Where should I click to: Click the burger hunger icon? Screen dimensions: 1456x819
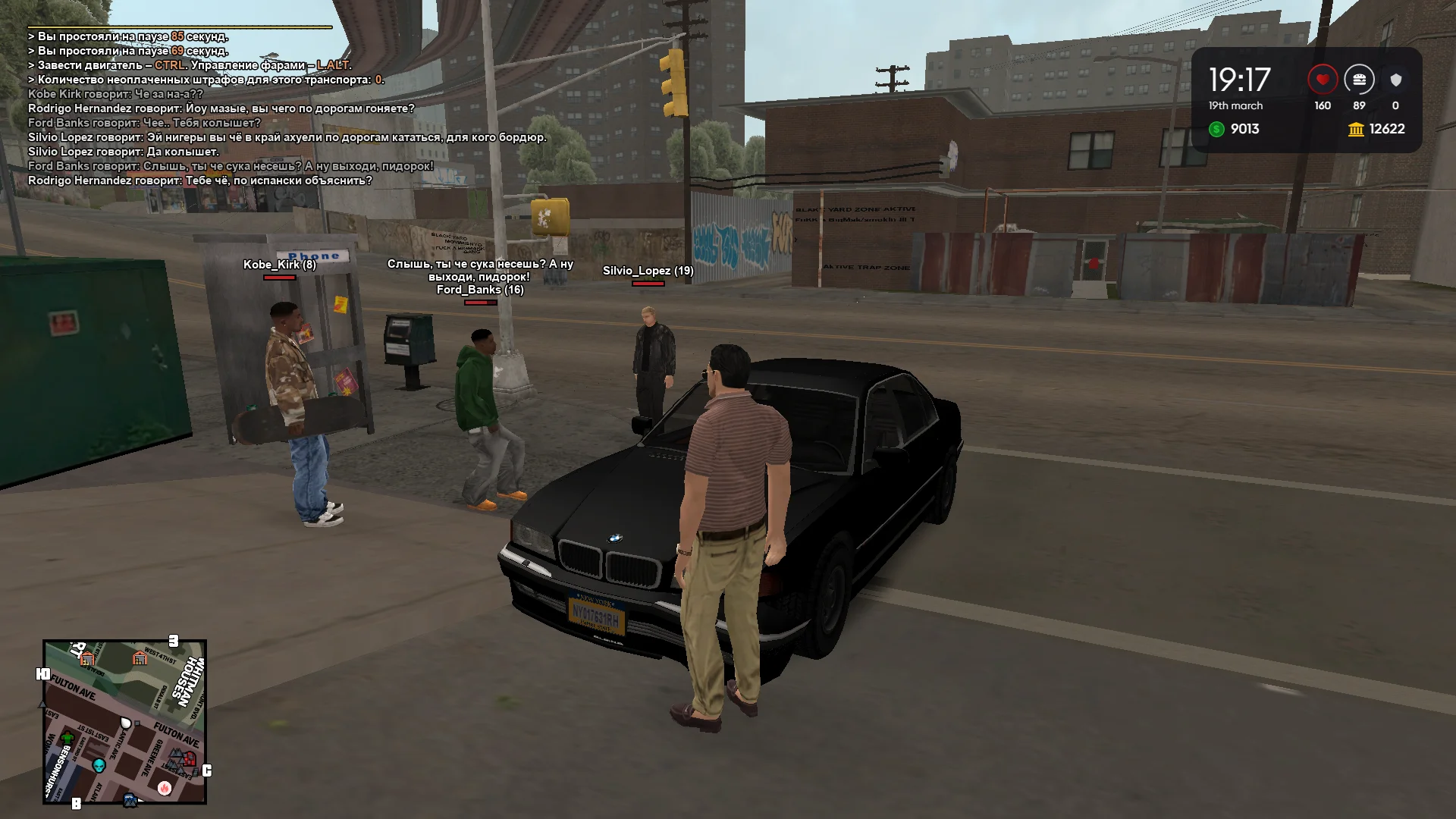click(1359, 80)
